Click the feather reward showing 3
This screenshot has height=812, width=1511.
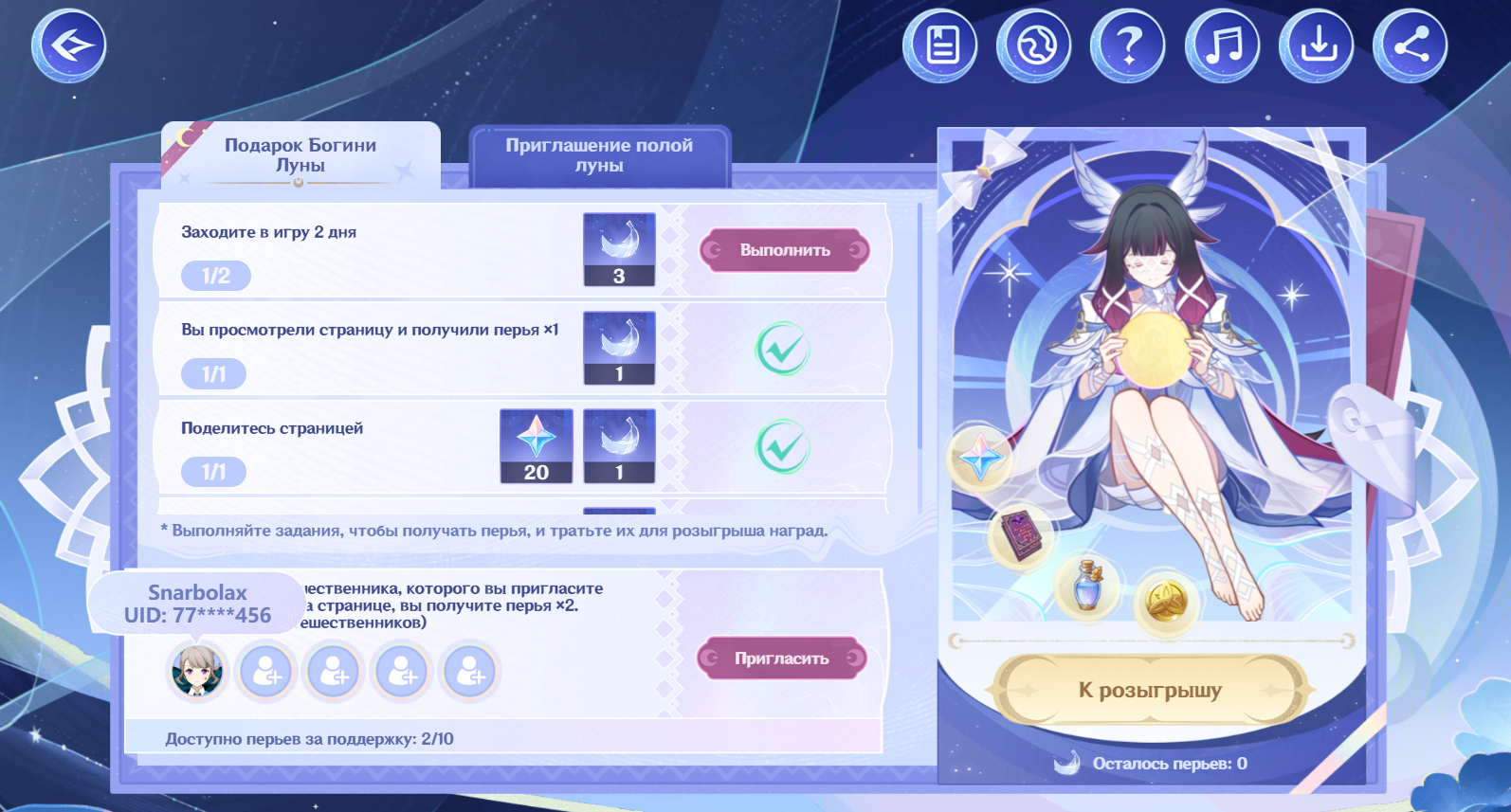[619, 249]
